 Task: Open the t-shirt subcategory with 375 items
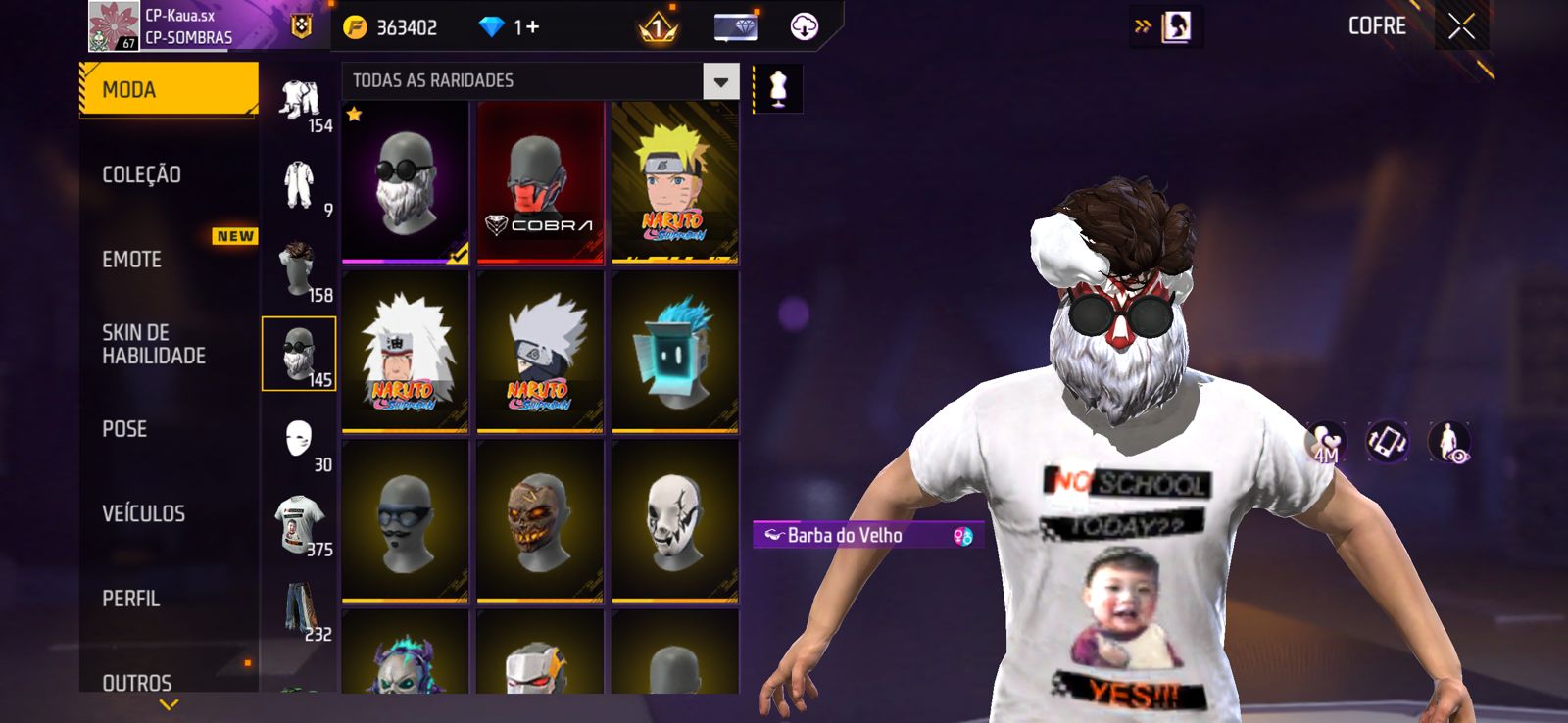pyautogui.click(x=300, y=524)
